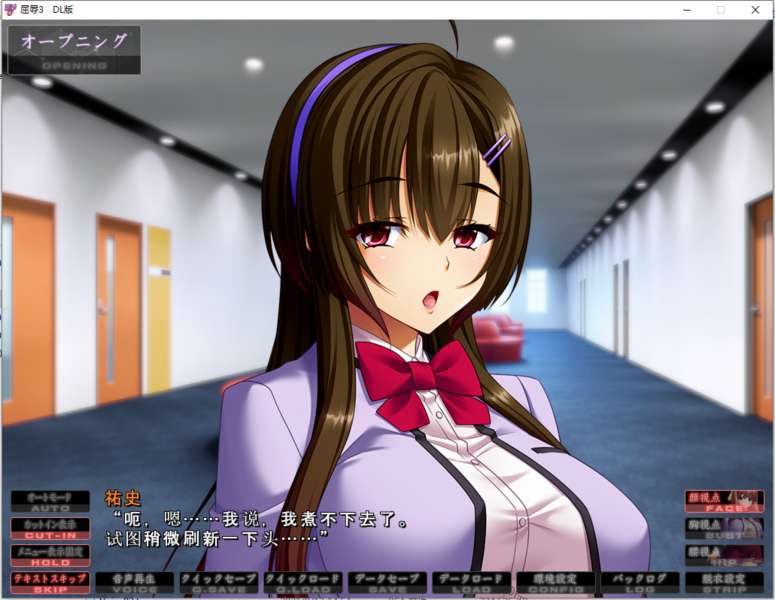The height and width of the screenshot is (600, 775).
Task: Open the STRIP settings button
Action: coord(723,582)
